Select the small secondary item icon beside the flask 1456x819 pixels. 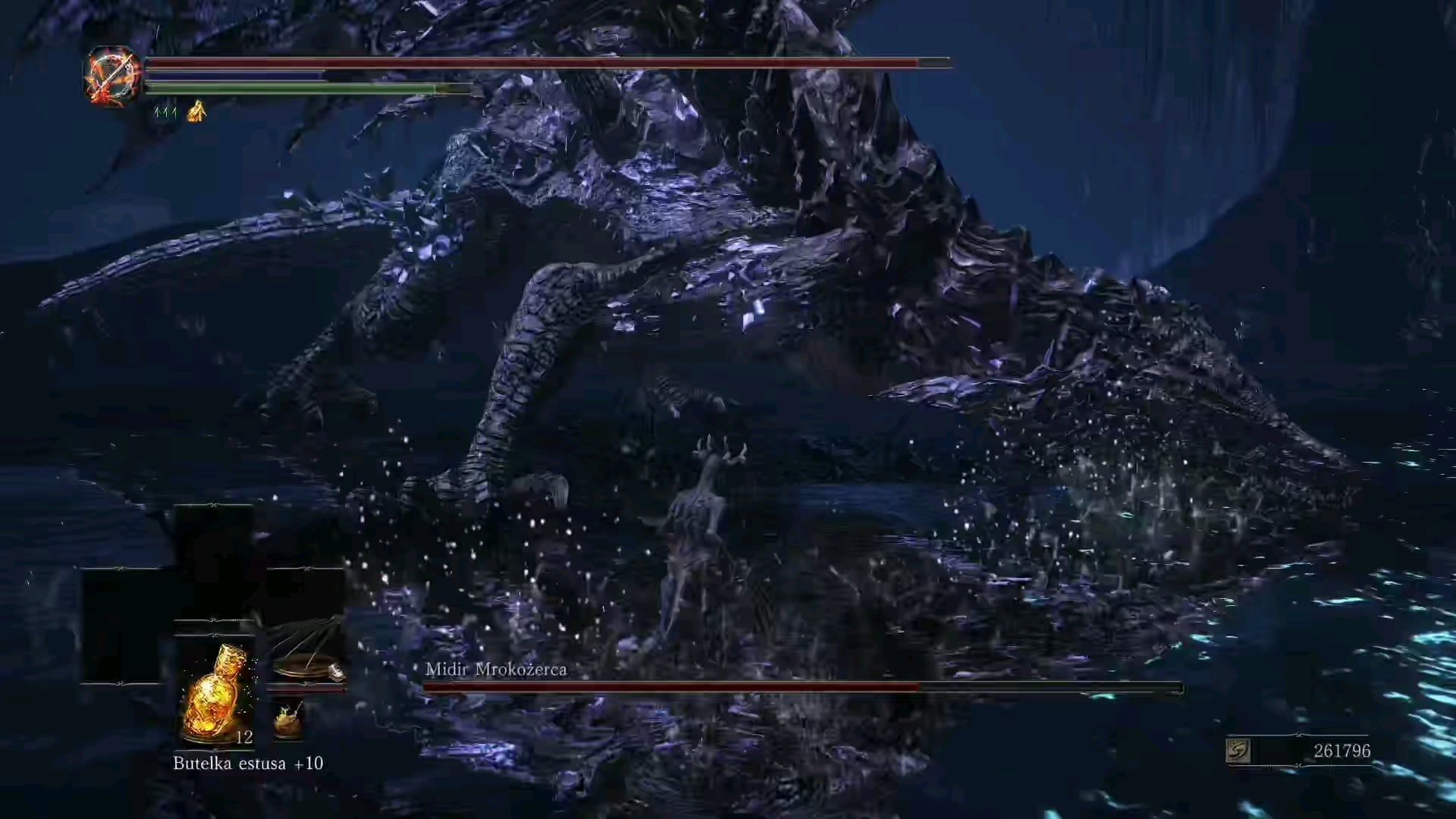pos(288,719)
